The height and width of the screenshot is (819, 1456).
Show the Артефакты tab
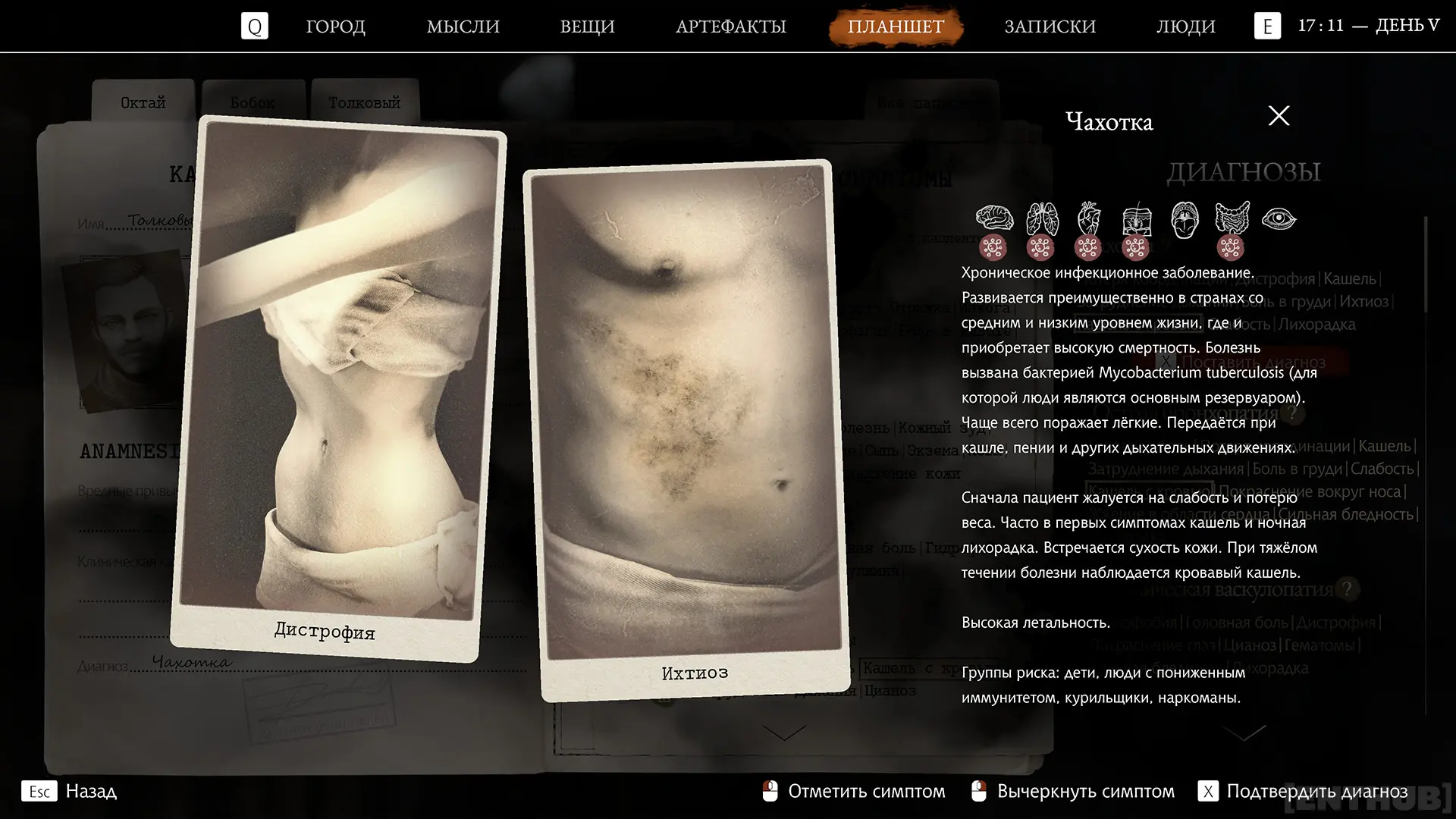[x=730, y=27]
